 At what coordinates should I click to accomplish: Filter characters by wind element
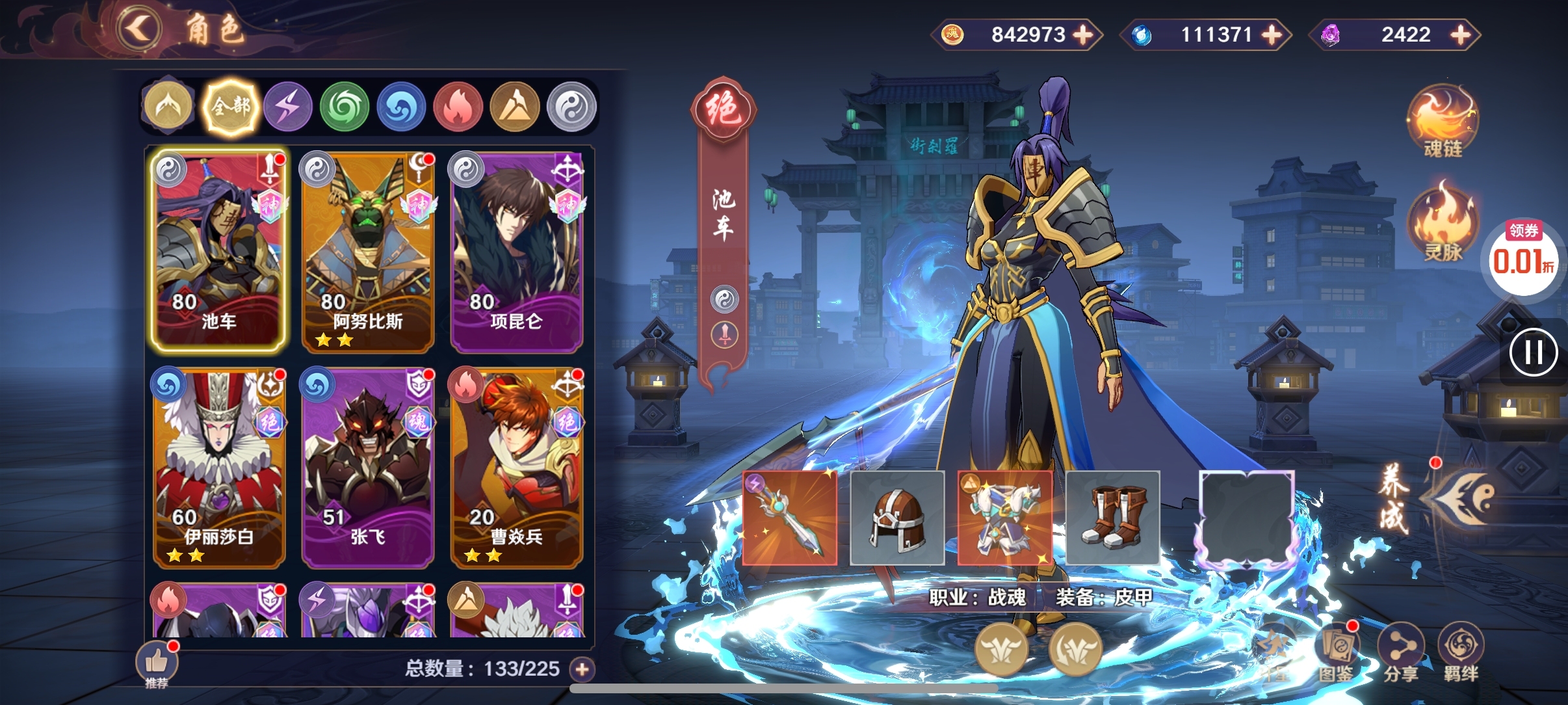345,107
